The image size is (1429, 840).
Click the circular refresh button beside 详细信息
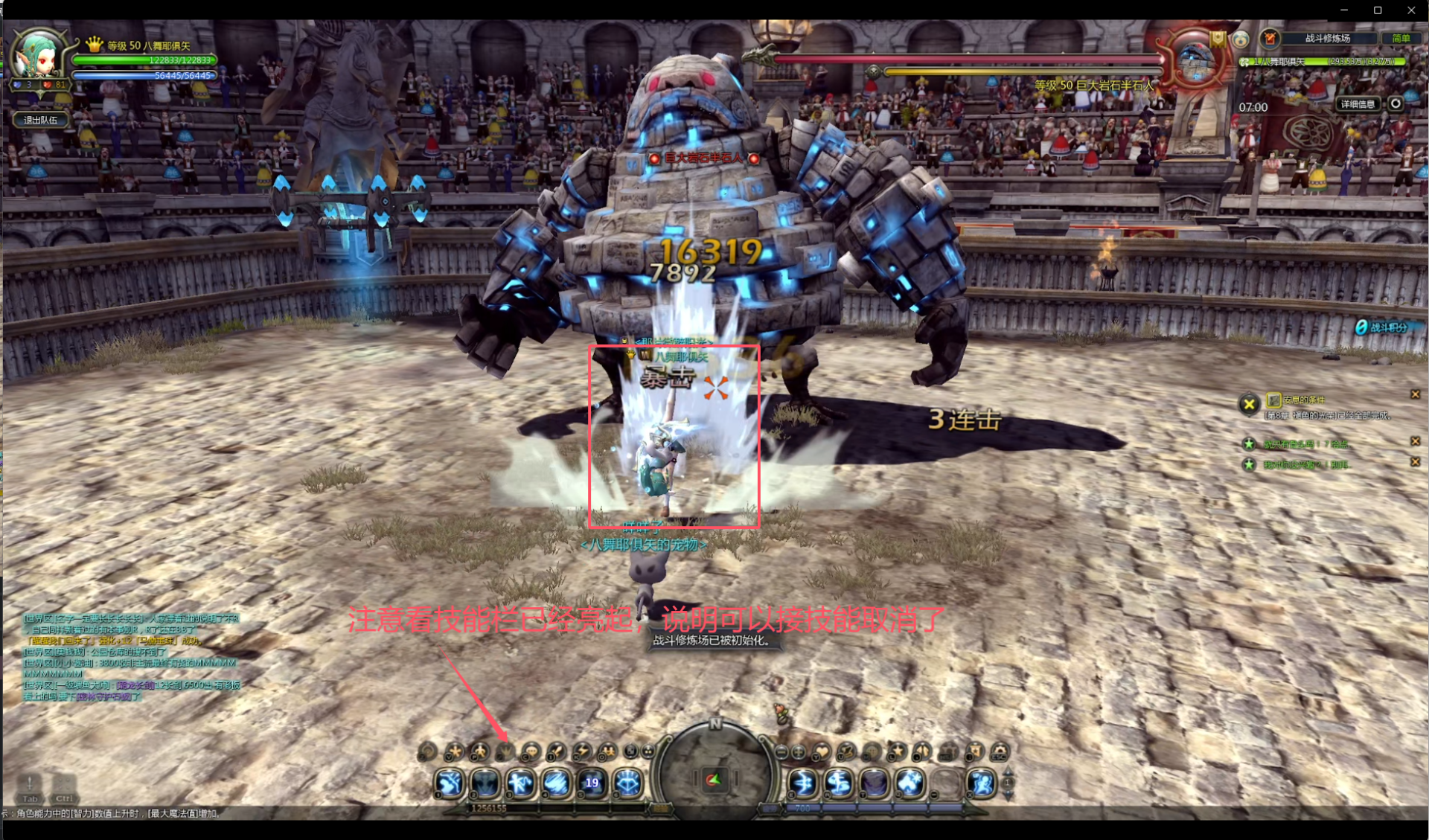[1396, 104]
